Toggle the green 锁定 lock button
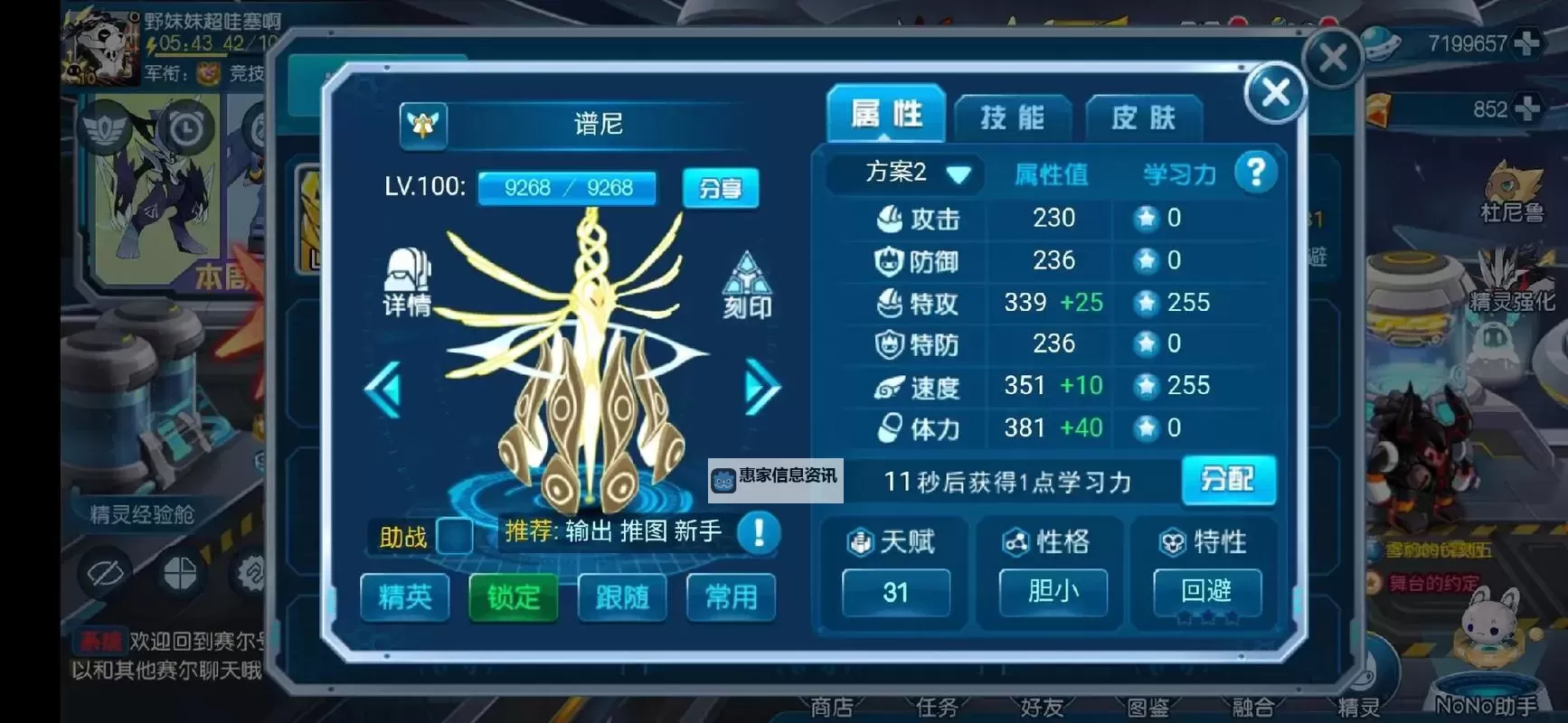 [x=513, y=596]
